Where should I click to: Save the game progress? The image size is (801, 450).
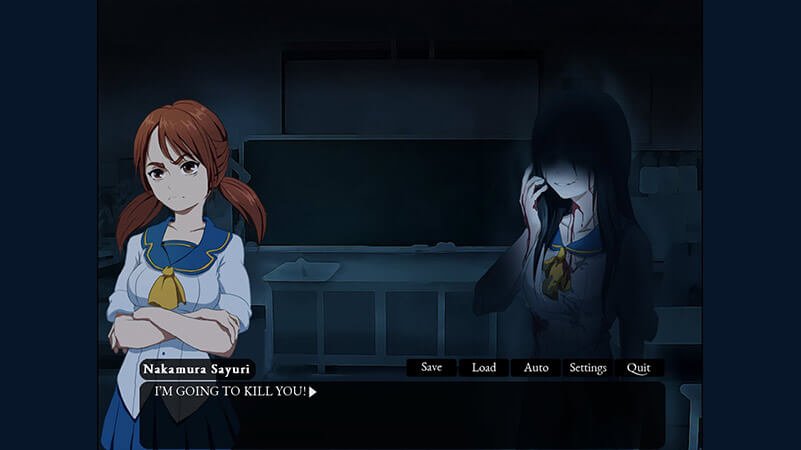tap(431, 368)
